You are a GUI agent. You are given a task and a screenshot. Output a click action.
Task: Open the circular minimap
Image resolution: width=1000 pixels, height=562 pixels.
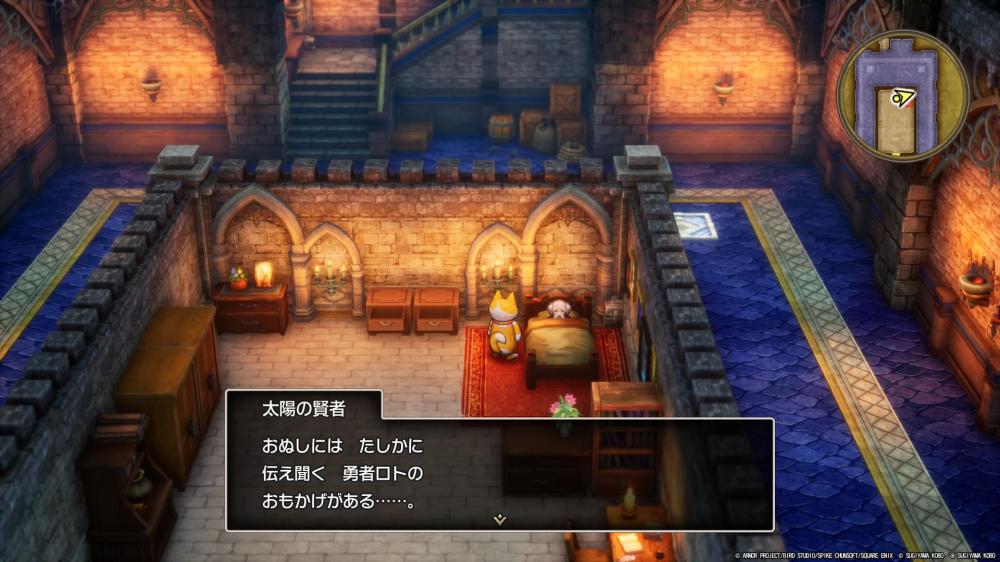click(902, 95)
